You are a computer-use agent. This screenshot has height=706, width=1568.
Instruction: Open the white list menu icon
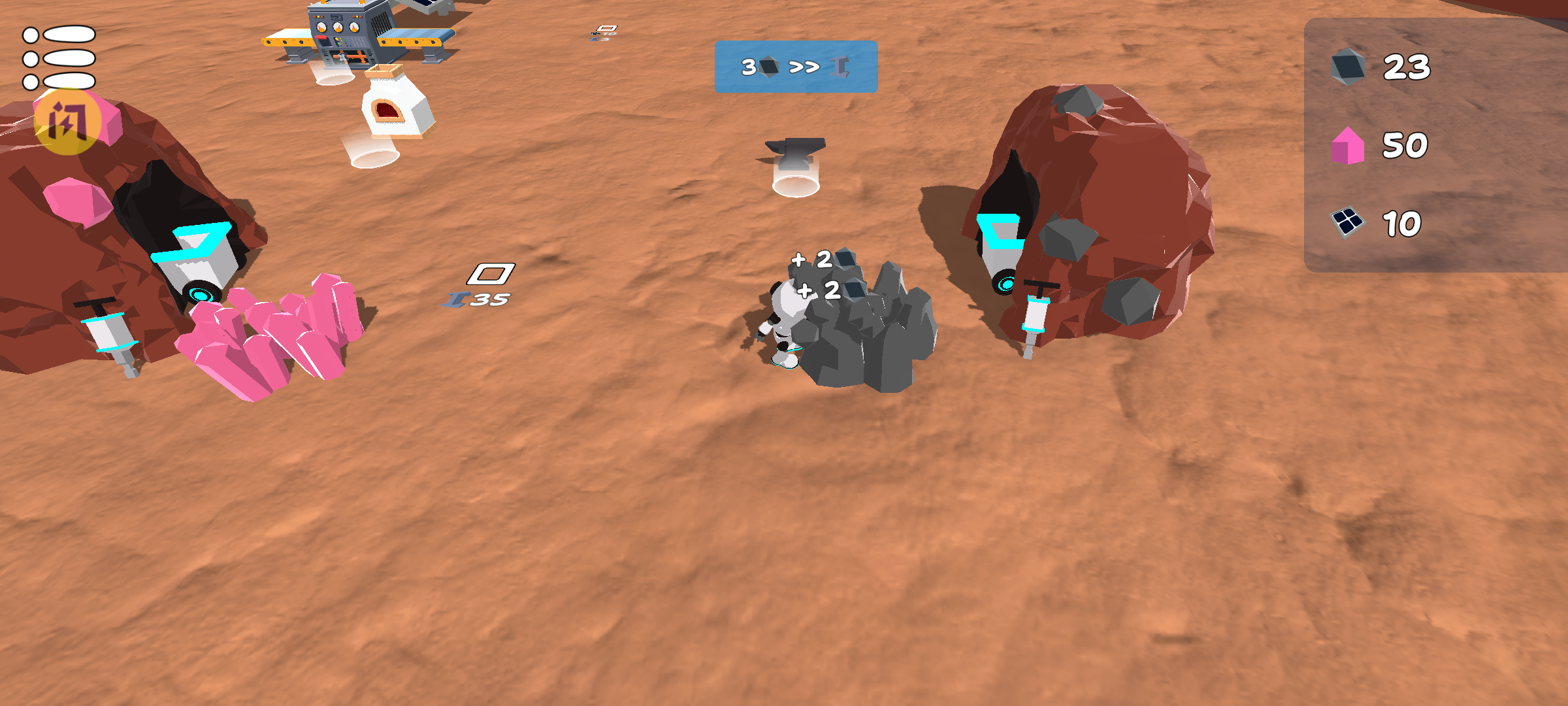coord(59,58)
